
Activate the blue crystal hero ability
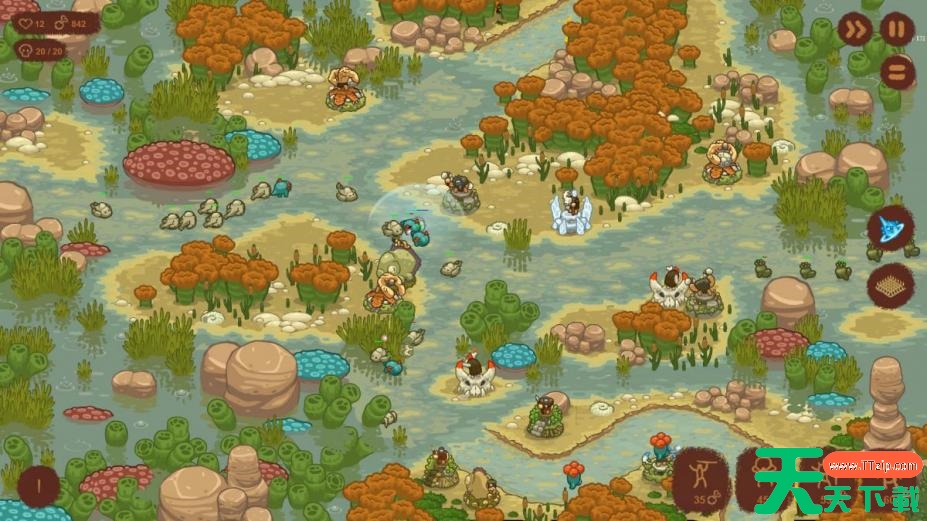887,228
